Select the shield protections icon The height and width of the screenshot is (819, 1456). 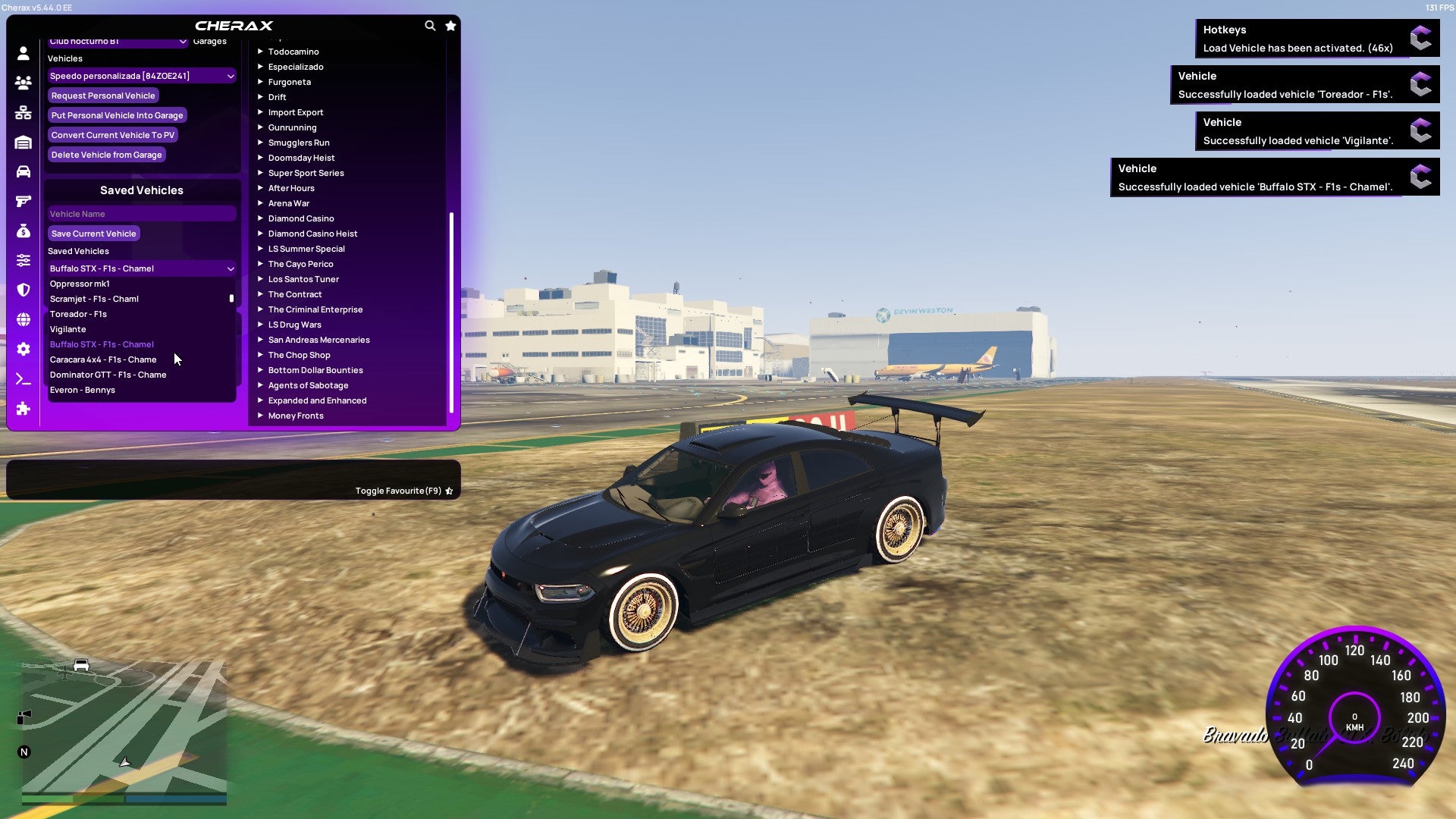23,287
